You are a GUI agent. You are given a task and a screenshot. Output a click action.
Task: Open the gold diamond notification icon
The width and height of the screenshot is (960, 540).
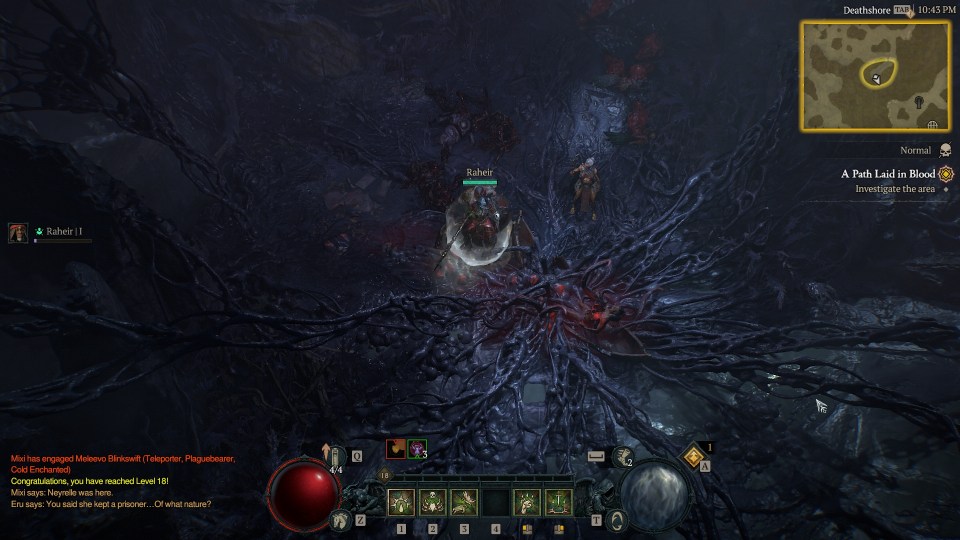[x=695, y=457]
